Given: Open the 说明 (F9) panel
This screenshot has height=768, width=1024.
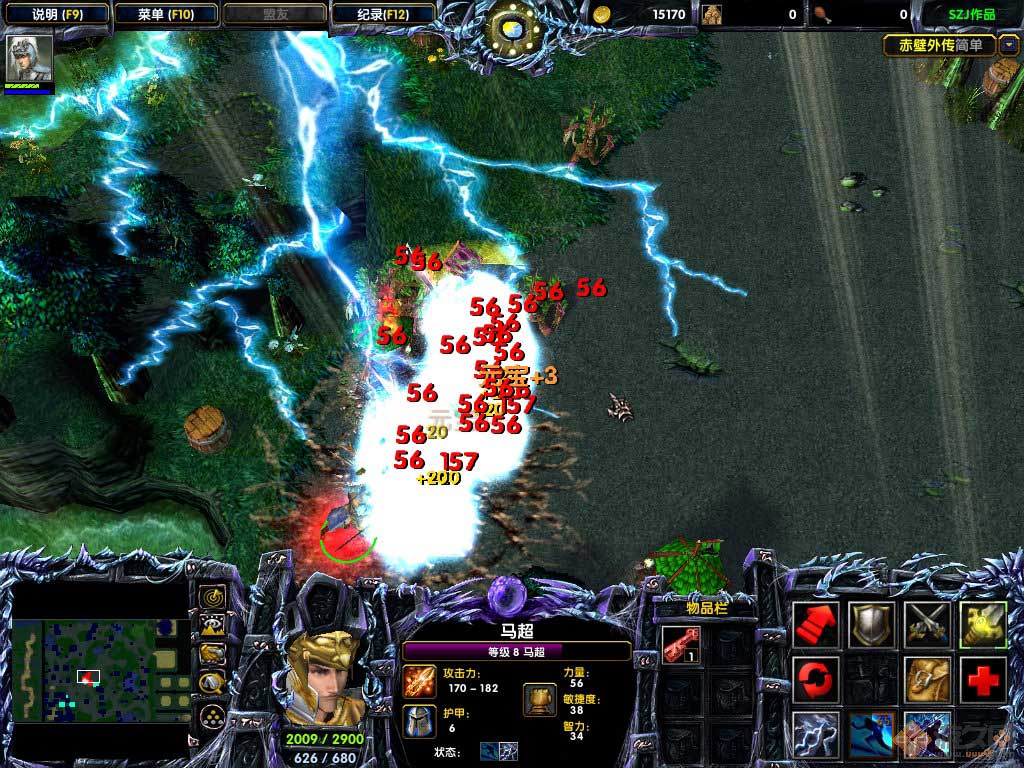Looking at the screenshot, I should 54,15.
